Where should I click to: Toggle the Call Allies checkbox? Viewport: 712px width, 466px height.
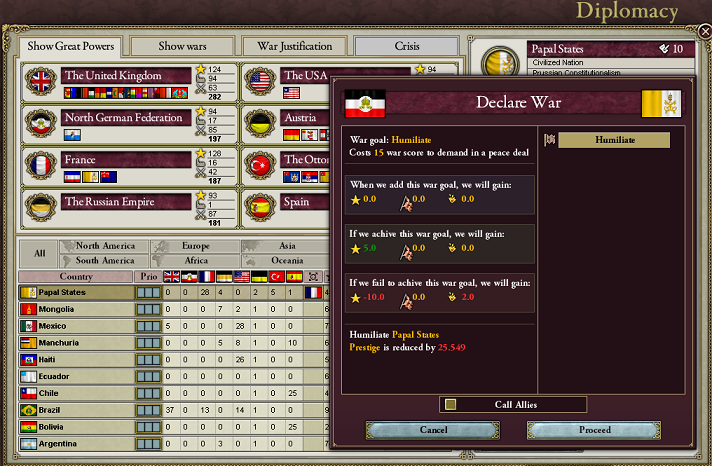pyautogui.click(x=451, y=404)
